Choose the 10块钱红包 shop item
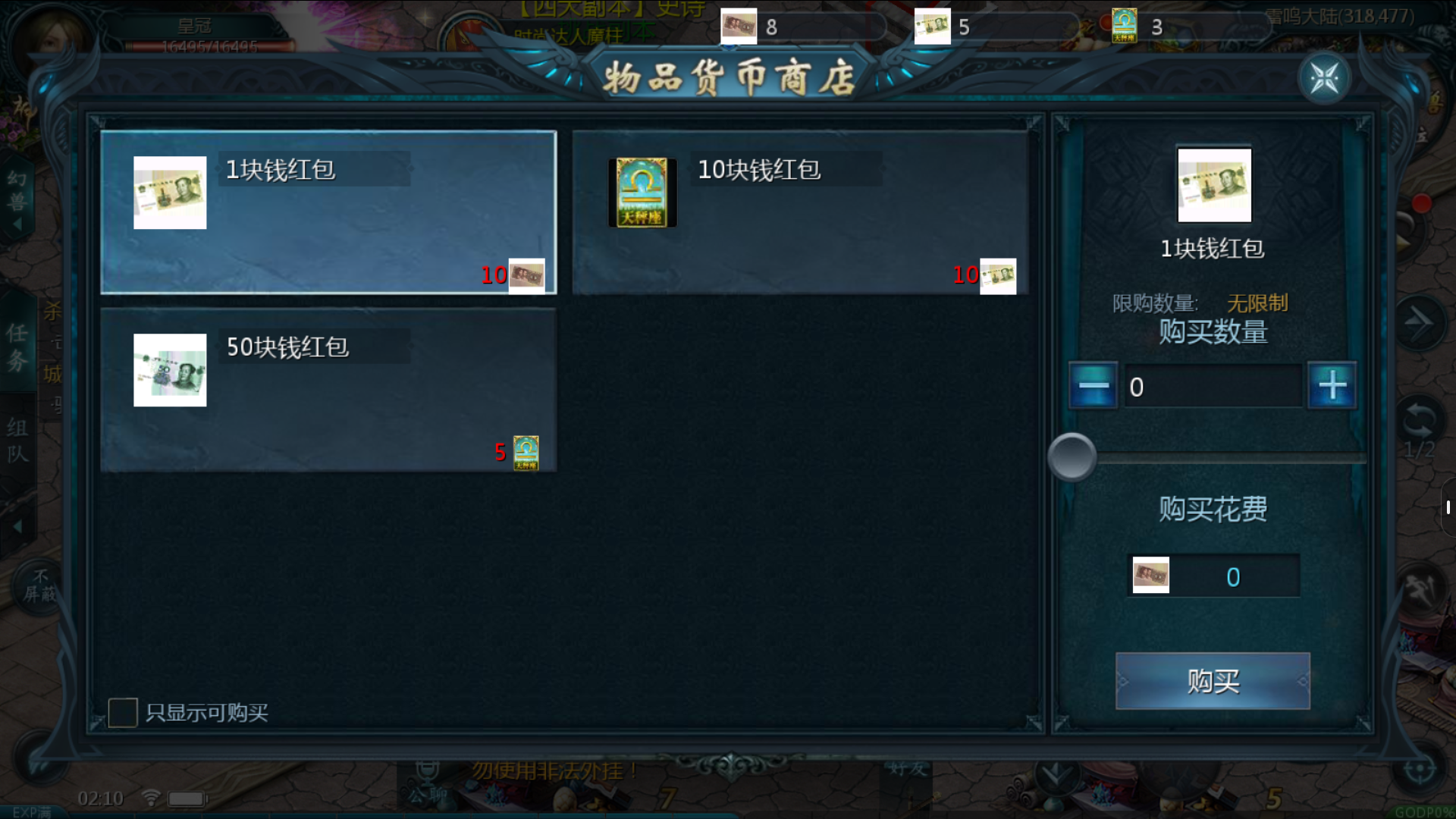Screen dimensions: 1456x819 (800, 212)
